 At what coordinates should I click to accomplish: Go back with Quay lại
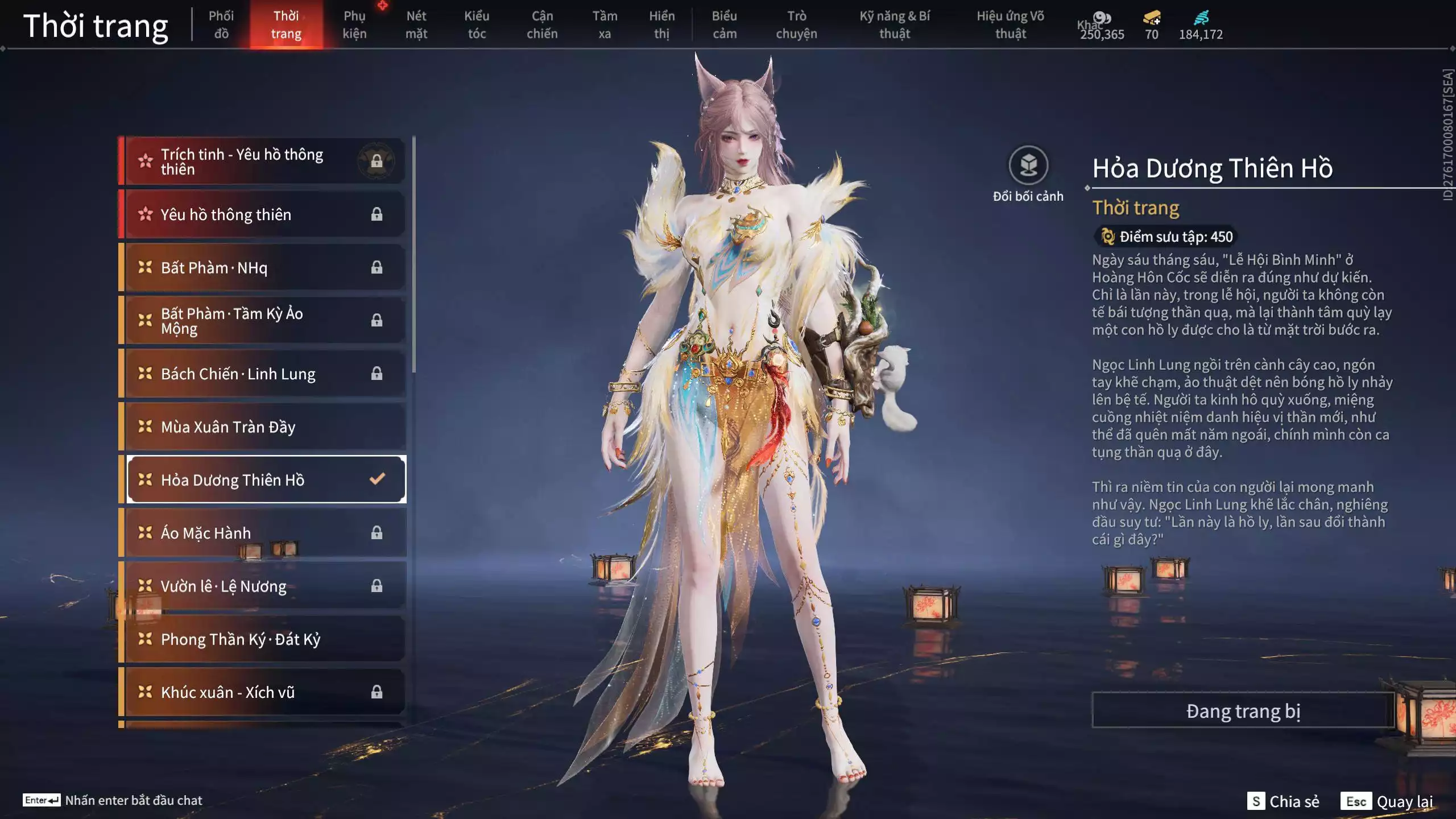1388,801
